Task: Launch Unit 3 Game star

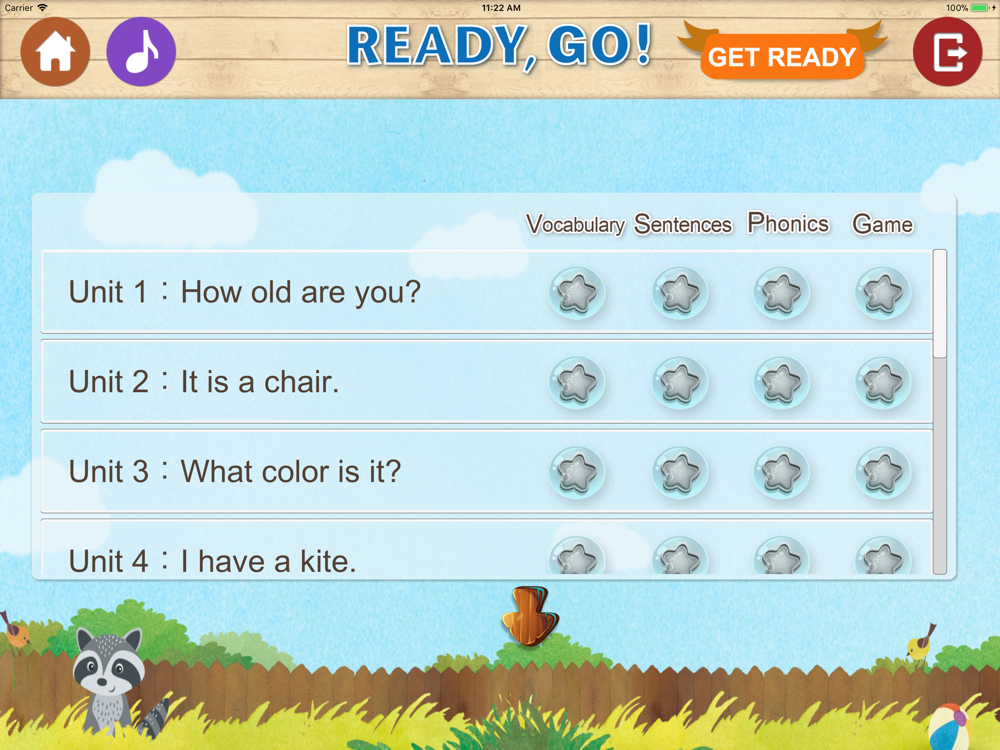Action: click(883, 471)
